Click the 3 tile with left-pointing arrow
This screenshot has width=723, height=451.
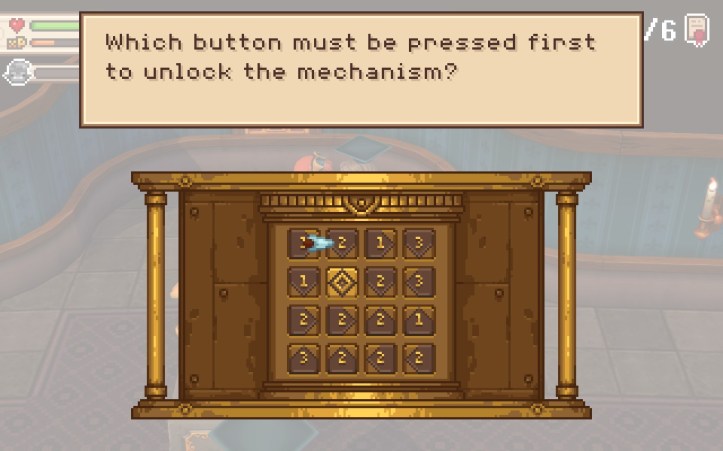point(419,281)
